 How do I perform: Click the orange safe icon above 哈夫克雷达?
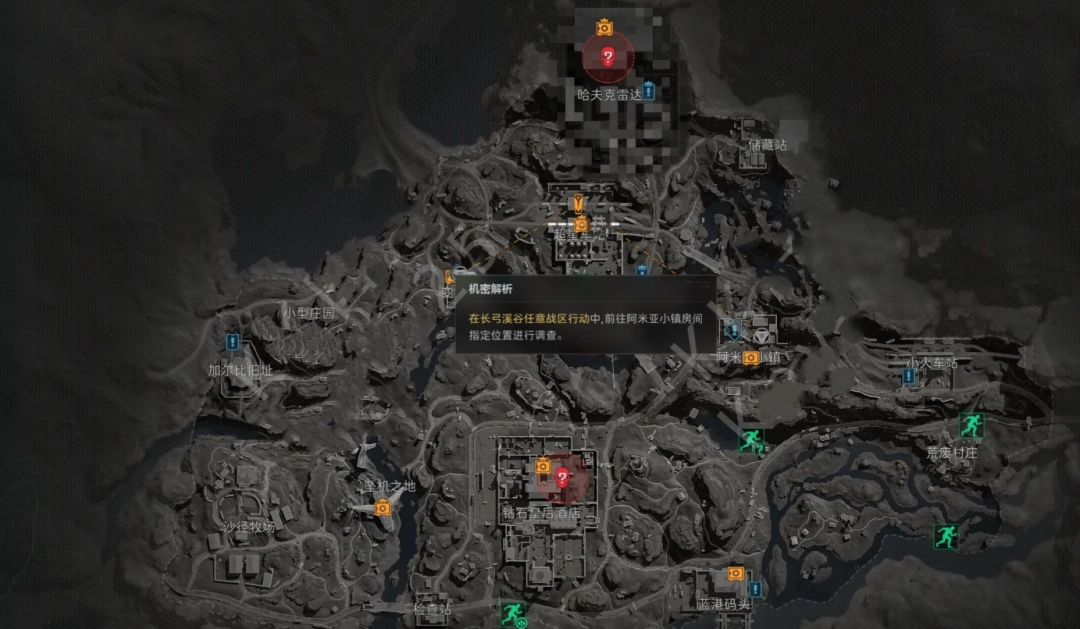coord(604,27)
